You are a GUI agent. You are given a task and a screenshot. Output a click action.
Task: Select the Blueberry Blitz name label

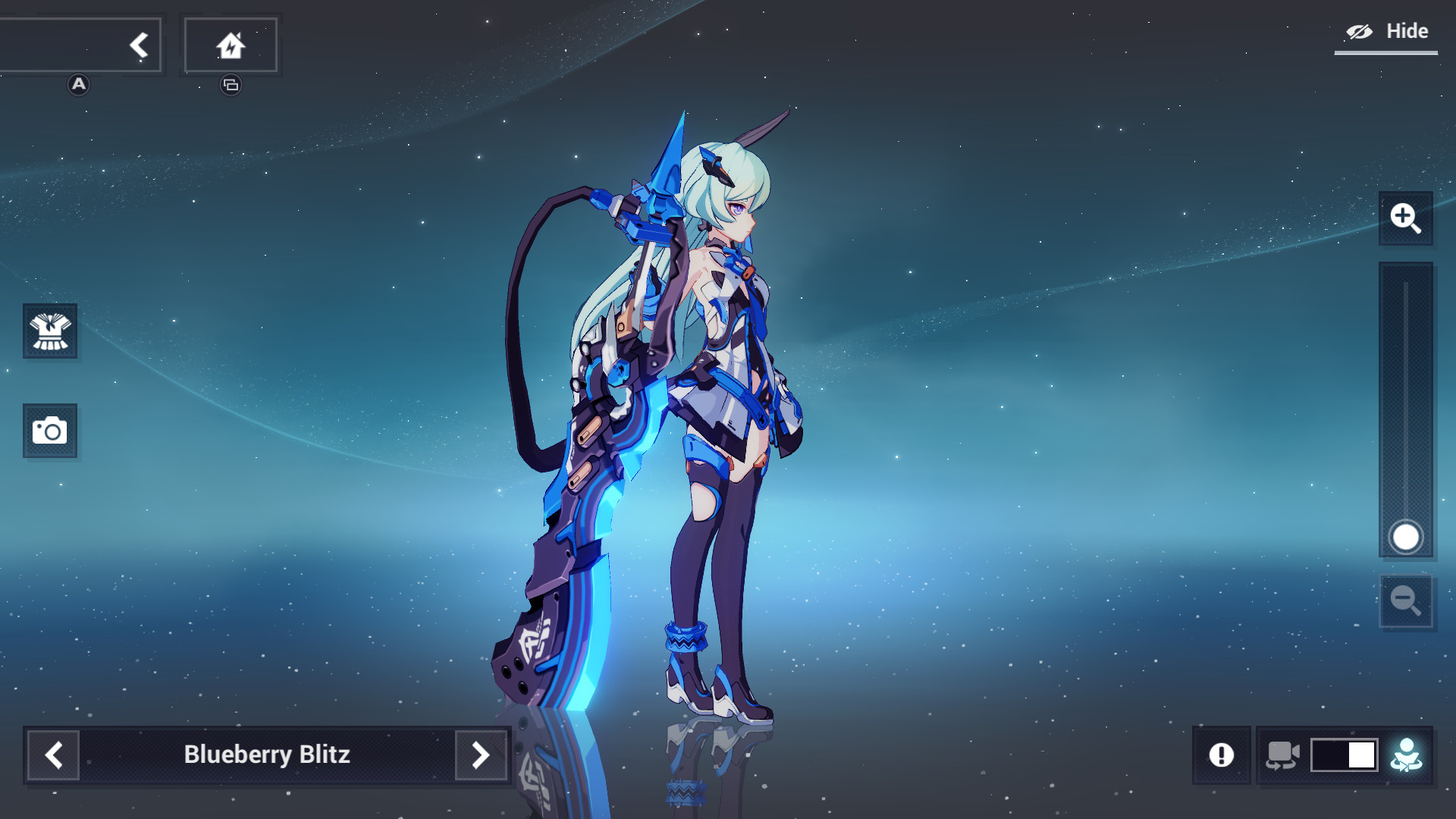point(267,755)
